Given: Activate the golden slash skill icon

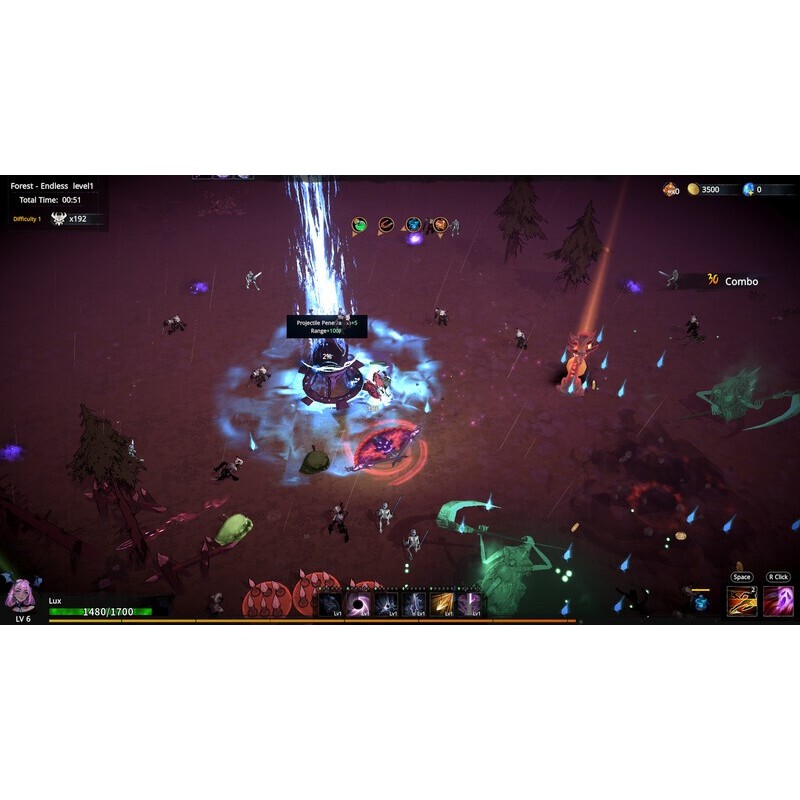Looking at the screenshot, I should tap(441, 603).
